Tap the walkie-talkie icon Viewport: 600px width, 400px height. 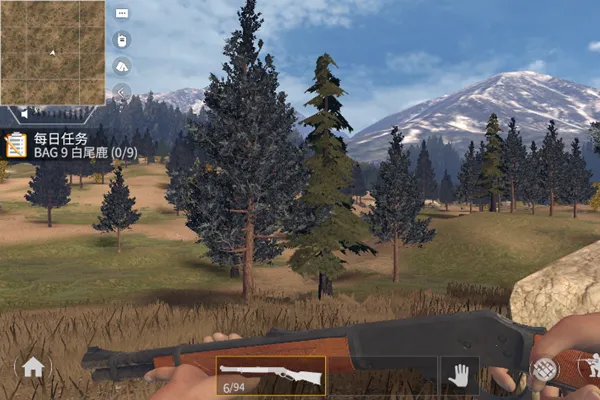click(122, 40)
